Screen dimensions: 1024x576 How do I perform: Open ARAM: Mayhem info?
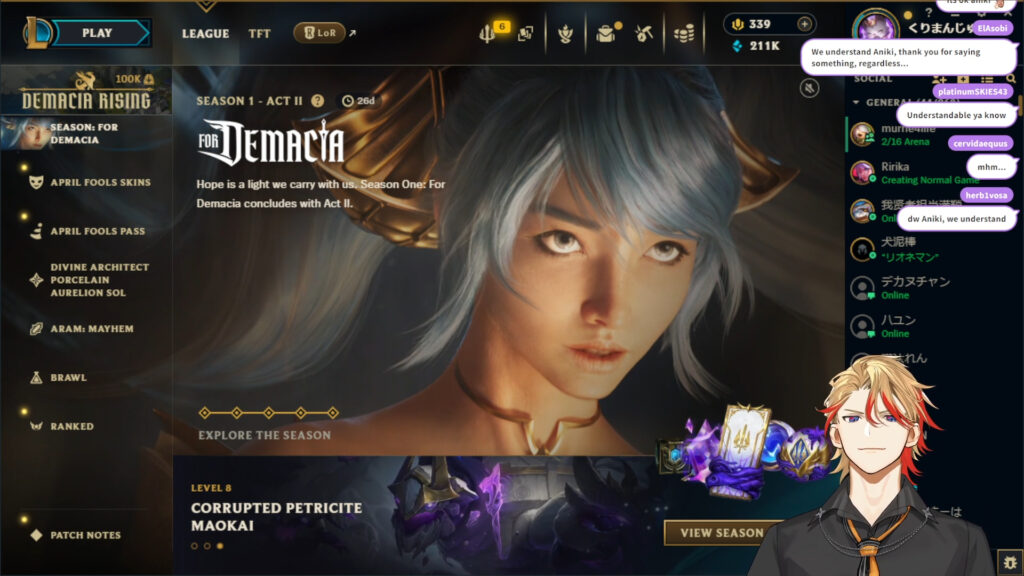(x=91, y=329)
